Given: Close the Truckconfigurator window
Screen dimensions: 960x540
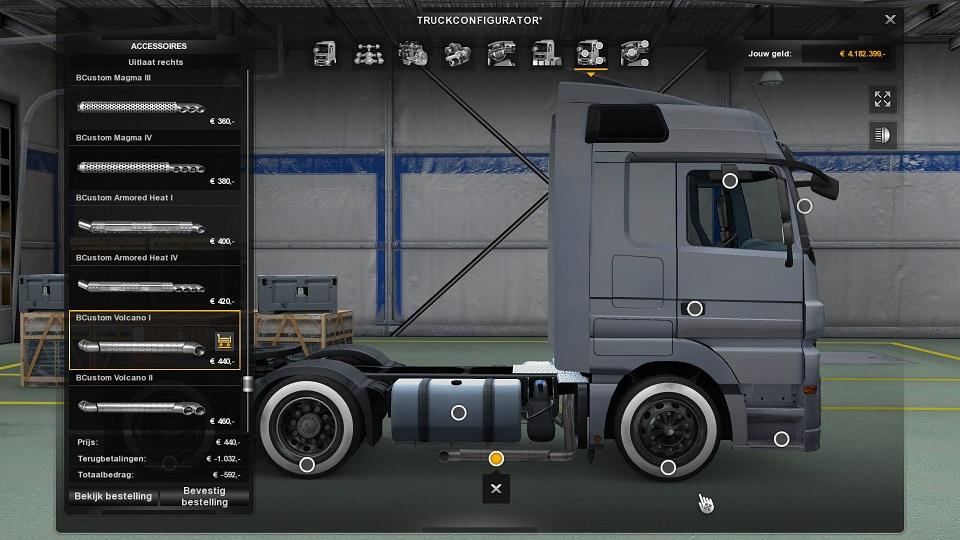Looking at the screenshot, I should (890, 19).
